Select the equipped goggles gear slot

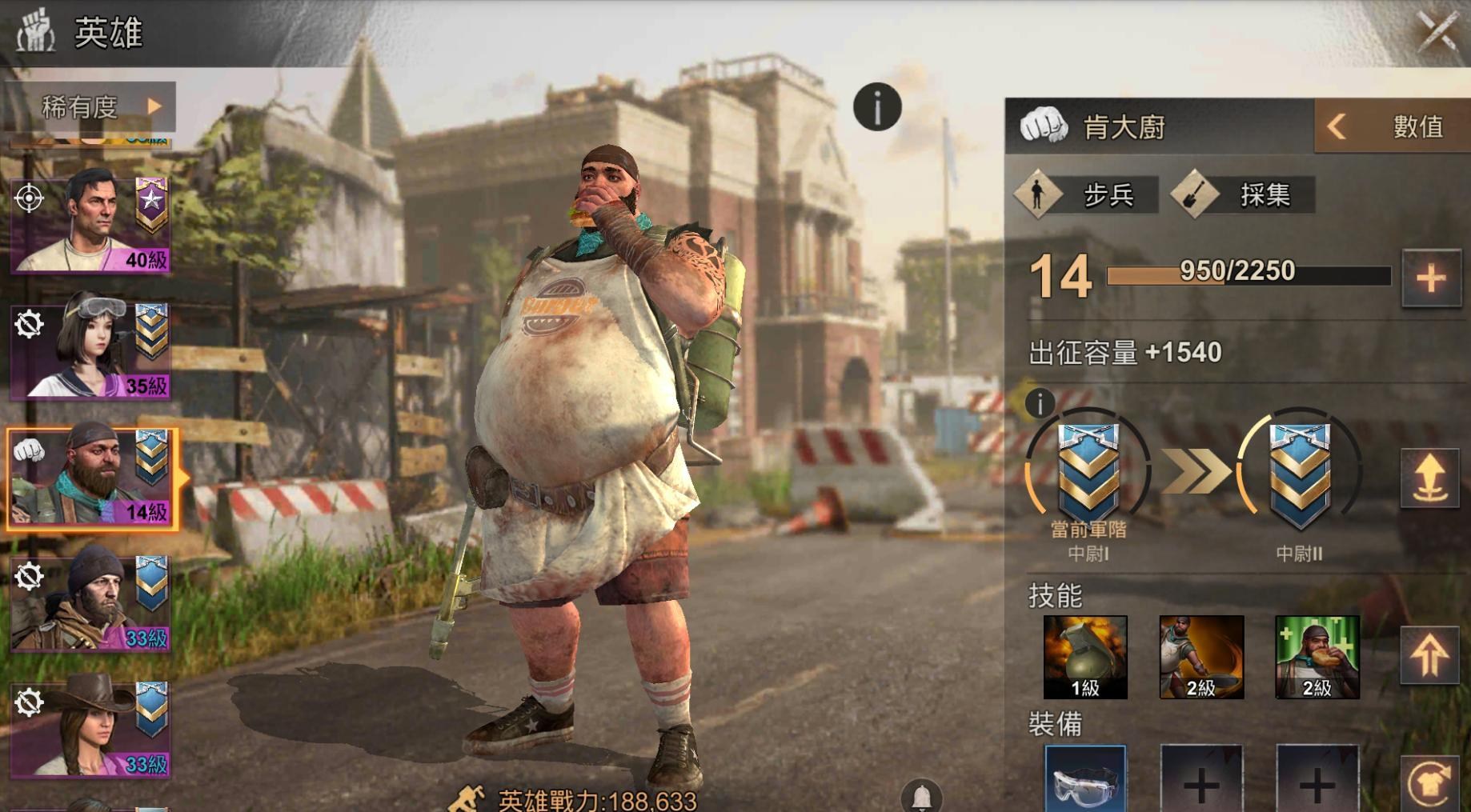[x=1085, y=780]
